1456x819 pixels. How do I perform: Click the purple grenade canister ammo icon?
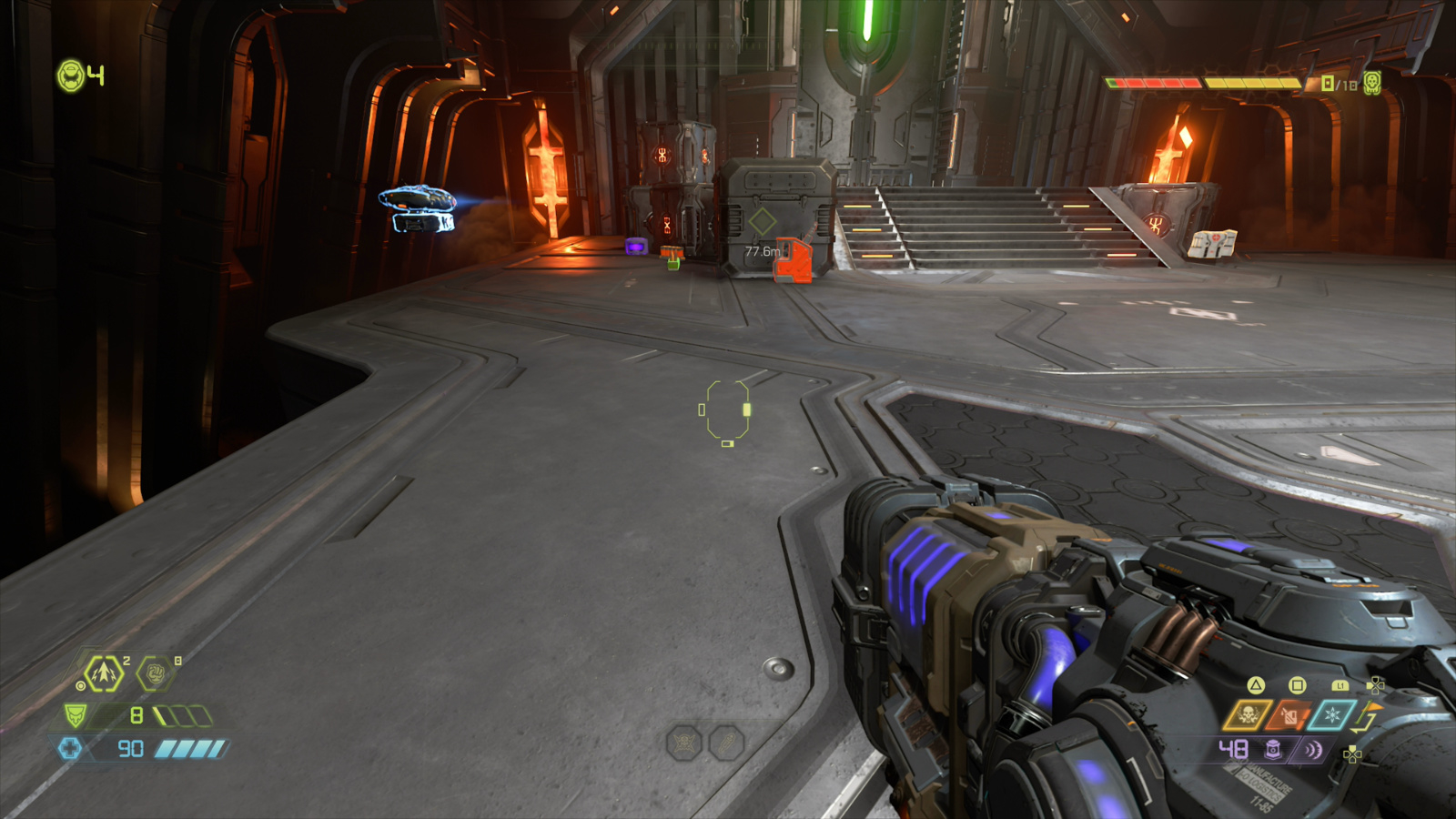click(1272, 750)
